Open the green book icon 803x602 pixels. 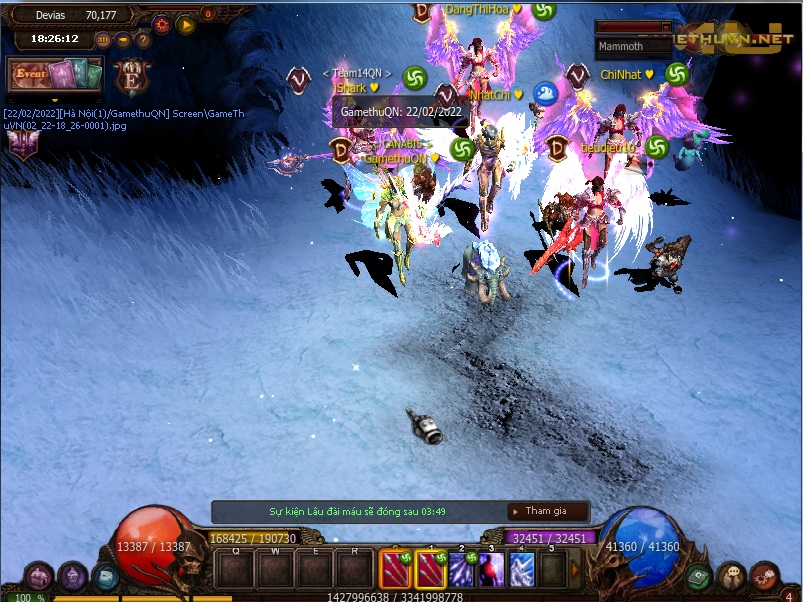pos(698,577)
